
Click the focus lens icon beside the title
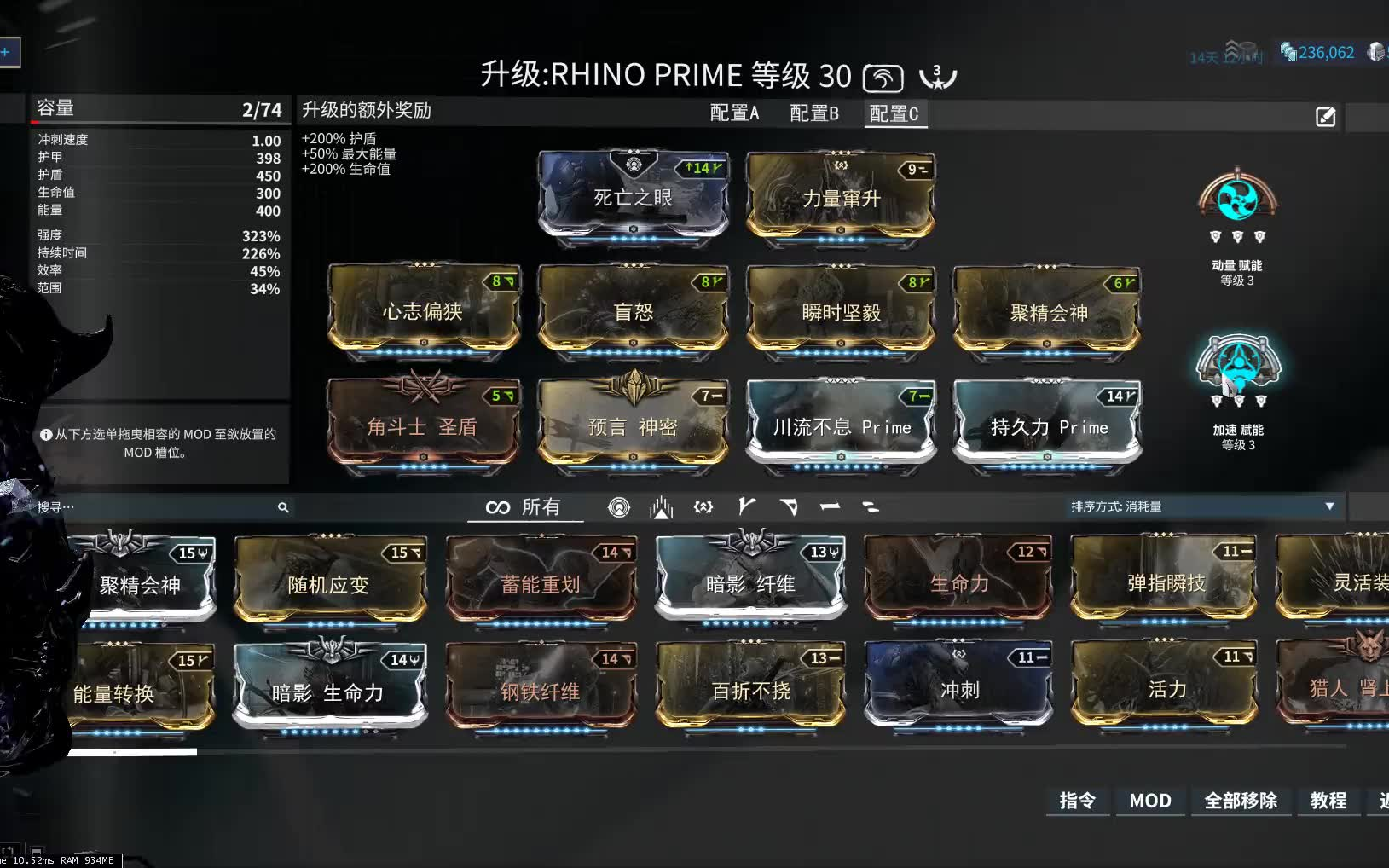pos(883,77)
